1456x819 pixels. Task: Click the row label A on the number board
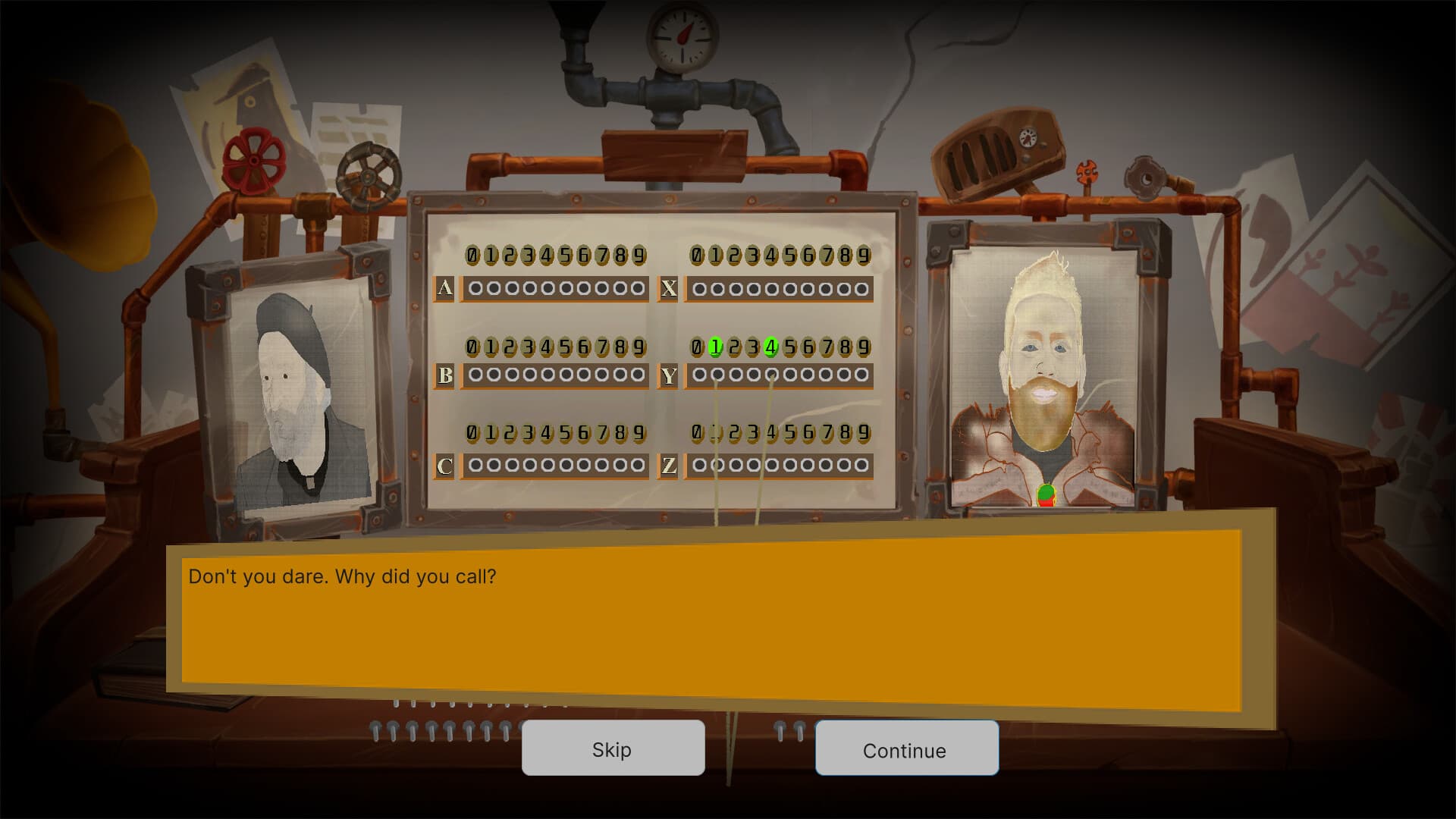pyautogui.click(x=446, y=287)
